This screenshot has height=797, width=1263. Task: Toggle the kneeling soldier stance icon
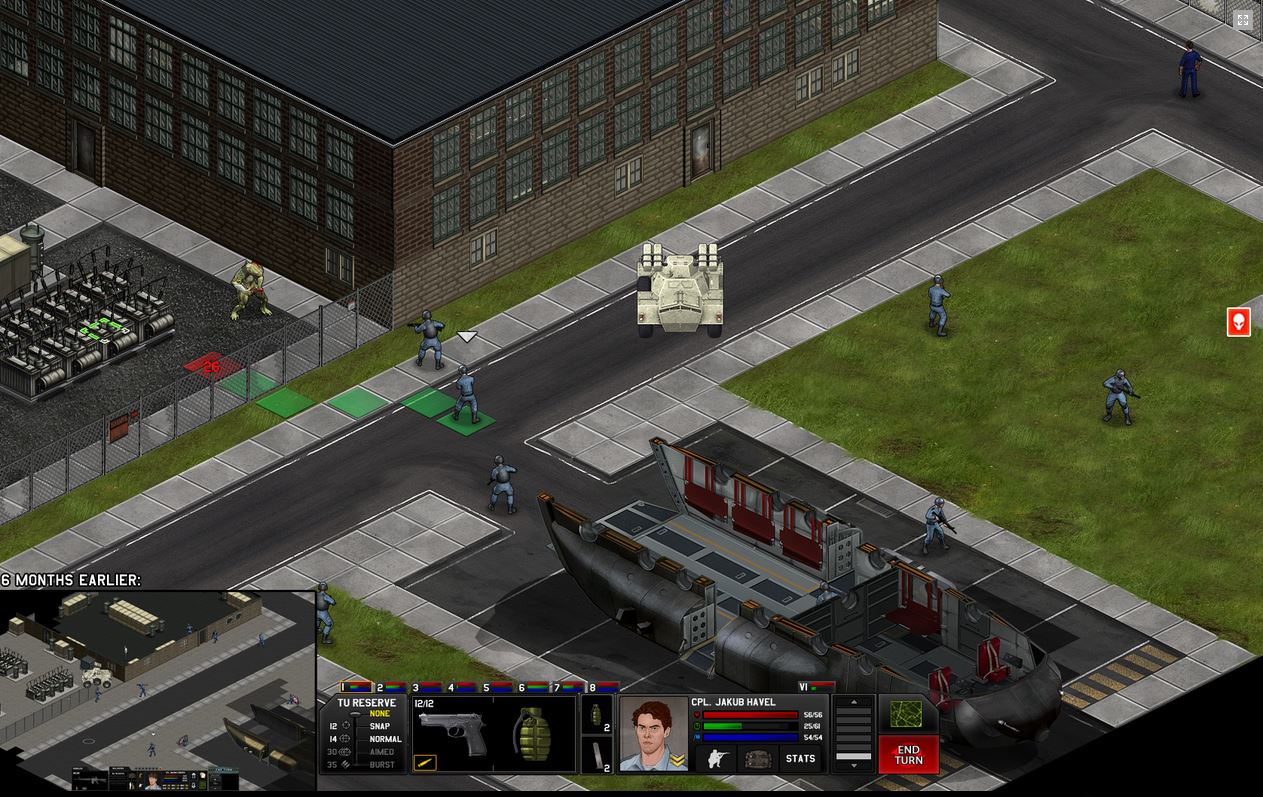coord(716,758)
